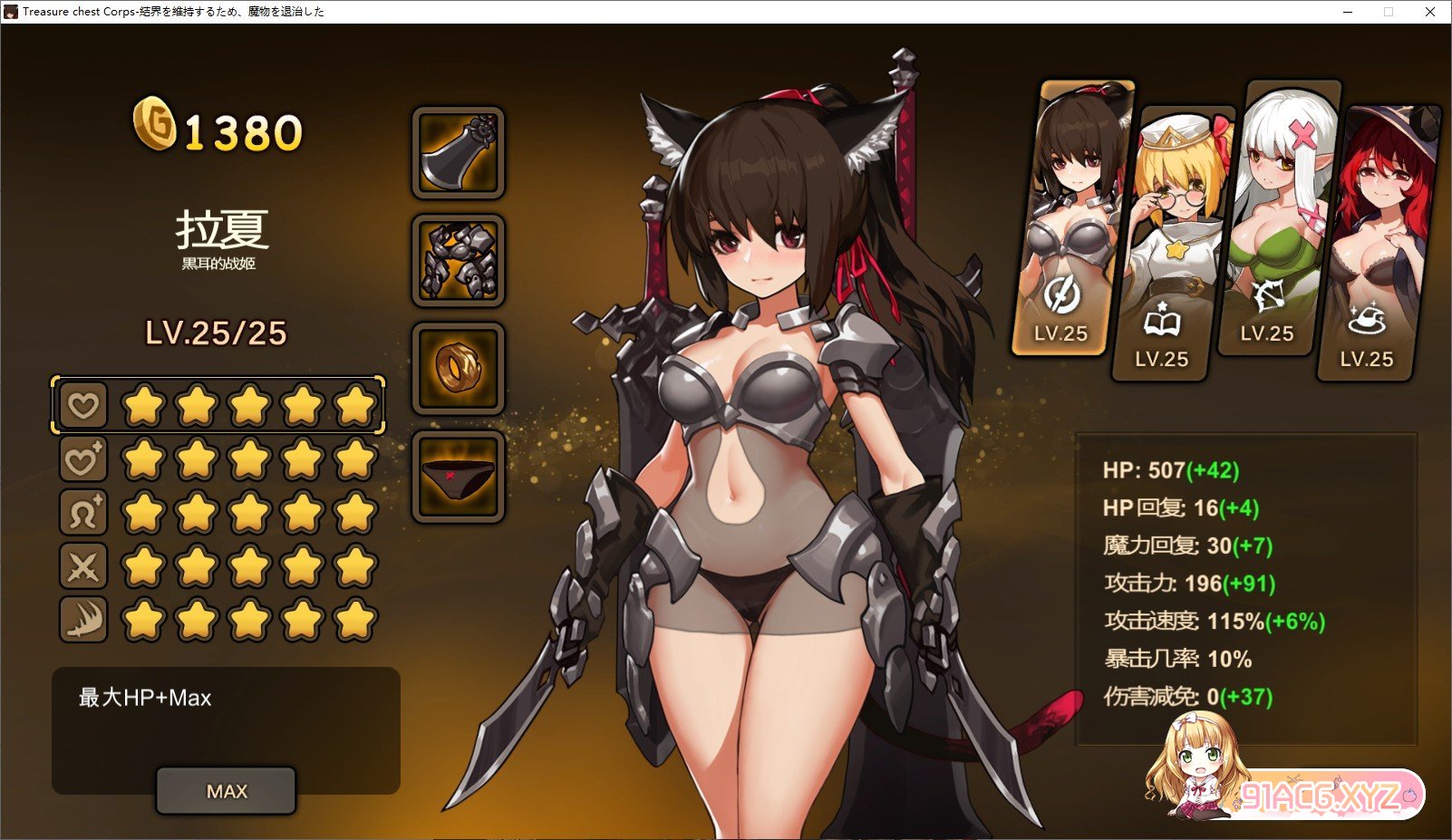This screenshot has width=1452, height=840.
Task: Open the underwear equipment slot
Action: [x=458, y=477]
